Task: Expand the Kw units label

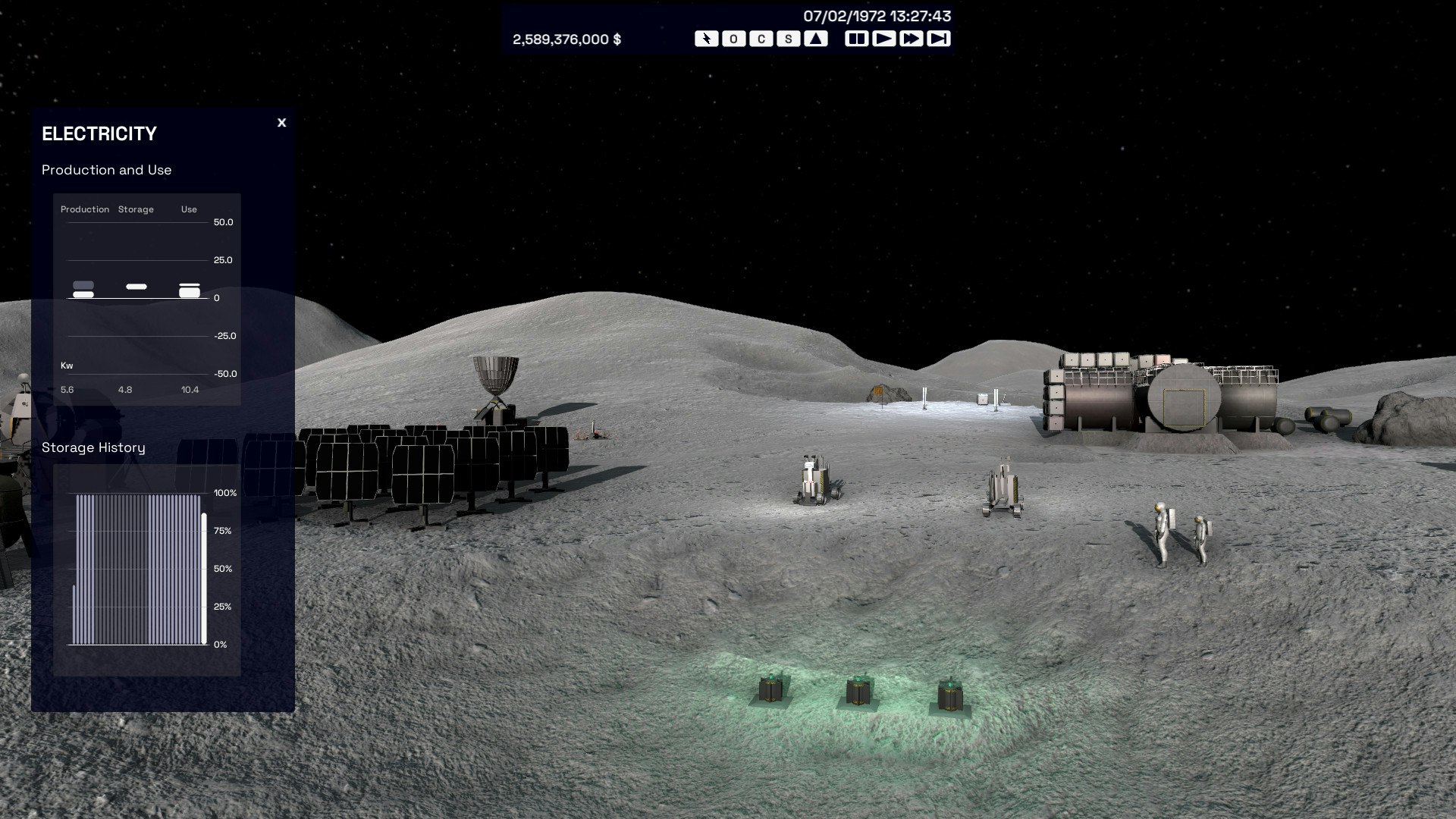Action: click(x=67, y=365)
